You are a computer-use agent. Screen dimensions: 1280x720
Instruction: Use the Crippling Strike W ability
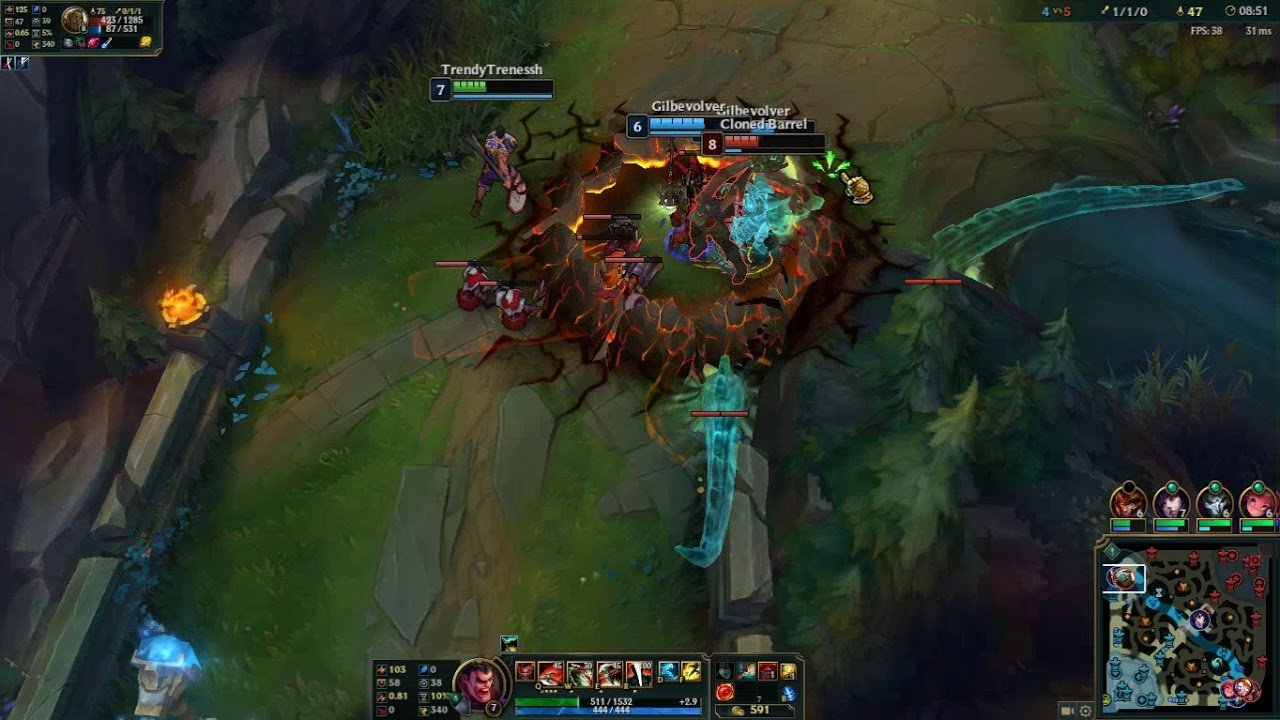click(x=580, y=673)
